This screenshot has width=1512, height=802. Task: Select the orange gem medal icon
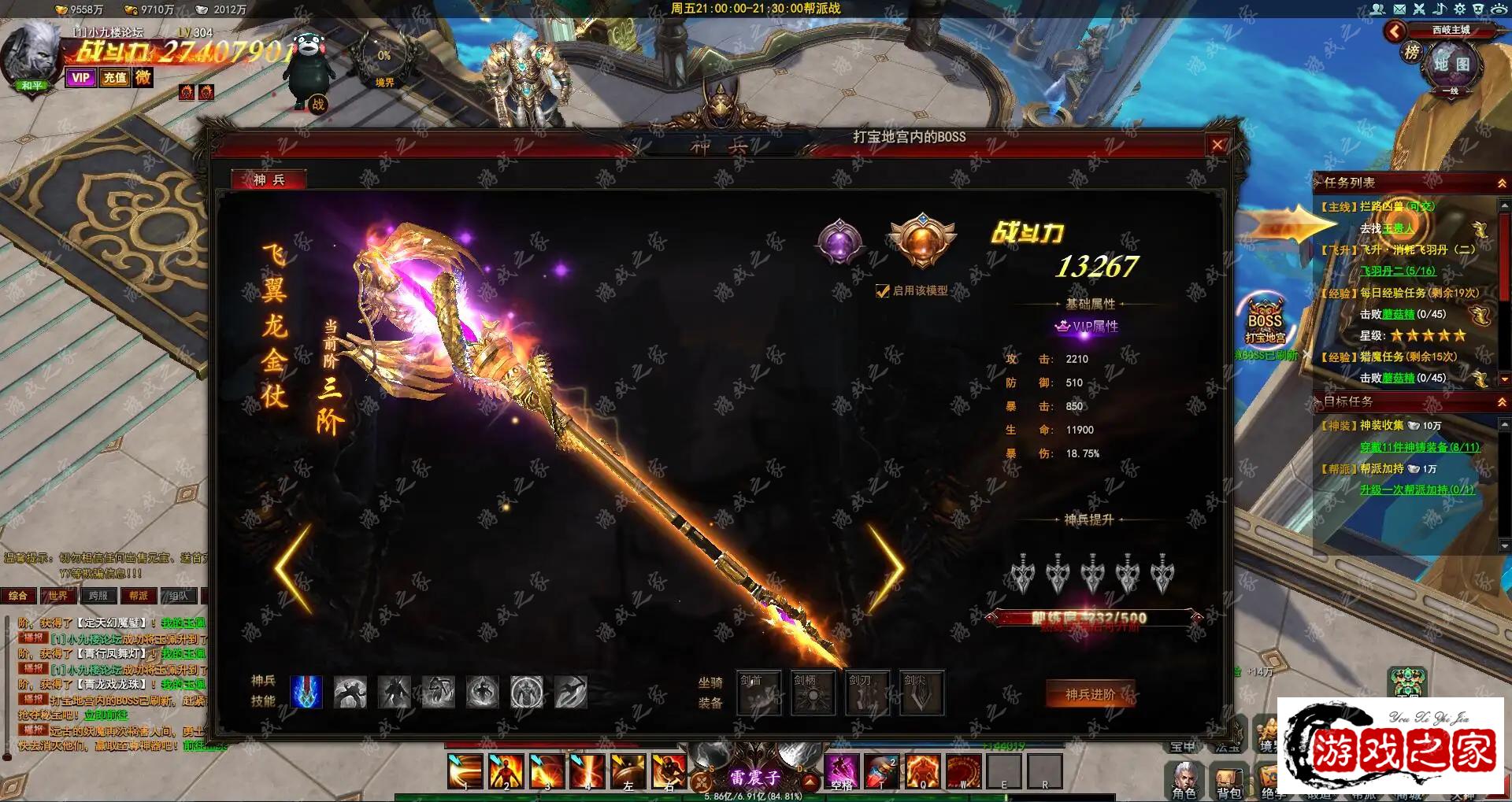pos(921,239)
